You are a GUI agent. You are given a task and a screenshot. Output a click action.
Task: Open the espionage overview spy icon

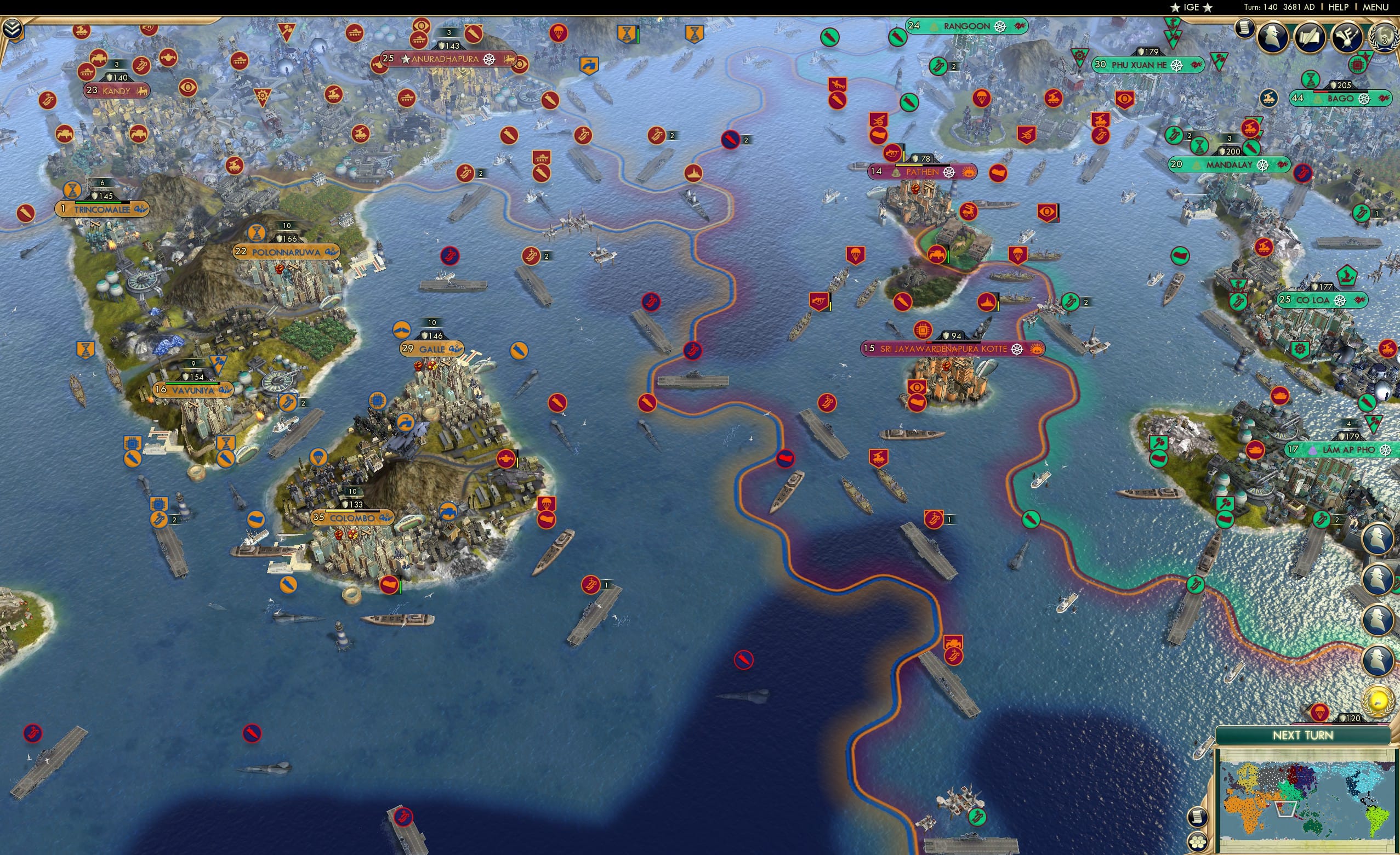point(1273,36)
